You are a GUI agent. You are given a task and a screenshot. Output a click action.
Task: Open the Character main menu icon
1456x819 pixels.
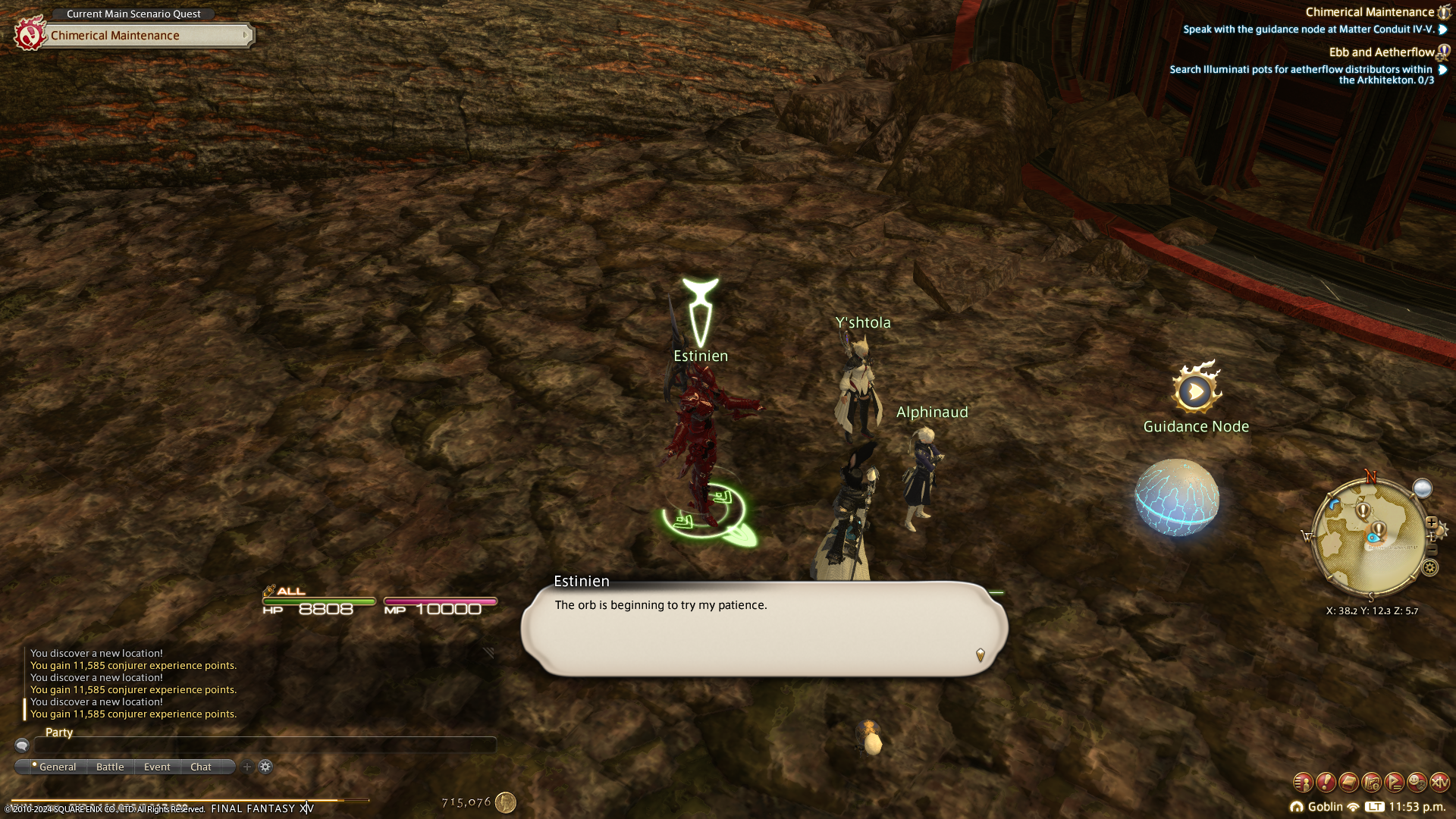pos(1302,782)
